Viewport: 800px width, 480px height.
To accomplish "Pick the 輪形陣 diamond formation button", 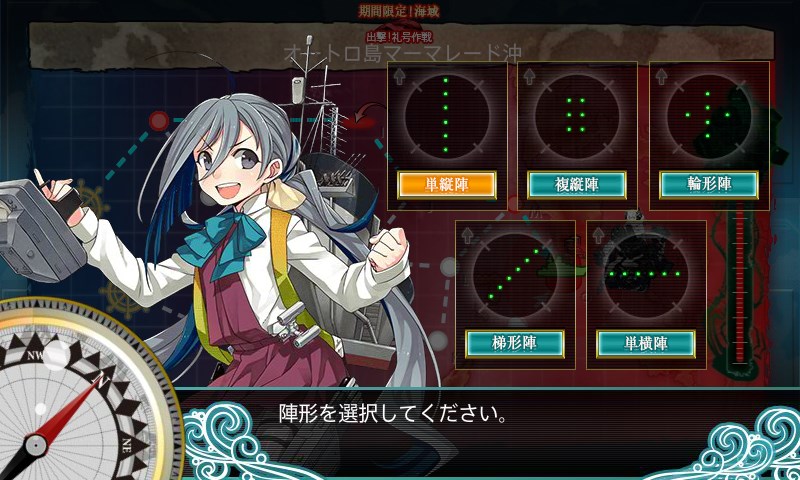I will click(x=709, y=185).
